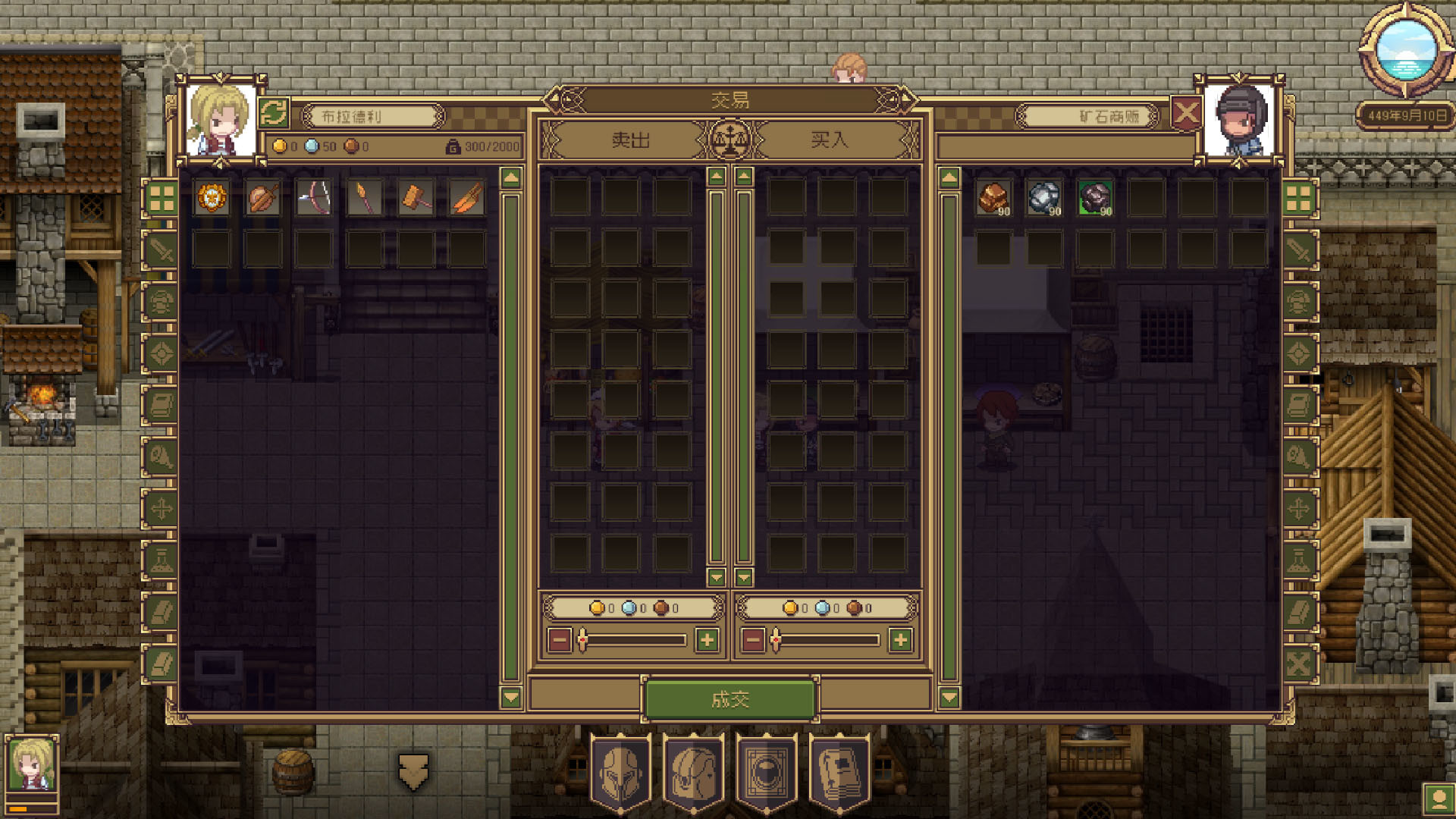Select the bow and arrow in the player's inventory
The height and width of the screenshot is (819, 1456).
[x=314, y=198]
